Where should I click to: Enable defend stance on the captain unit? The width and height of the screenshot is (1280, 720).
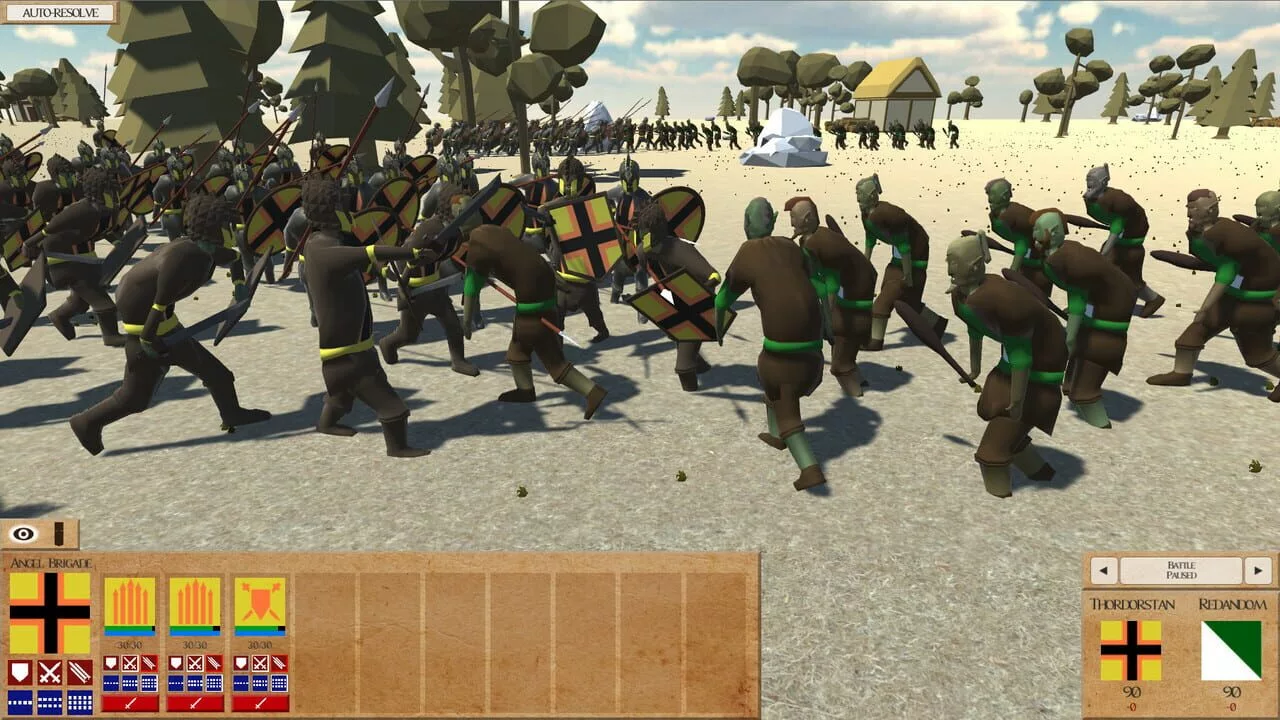(240, 664)
